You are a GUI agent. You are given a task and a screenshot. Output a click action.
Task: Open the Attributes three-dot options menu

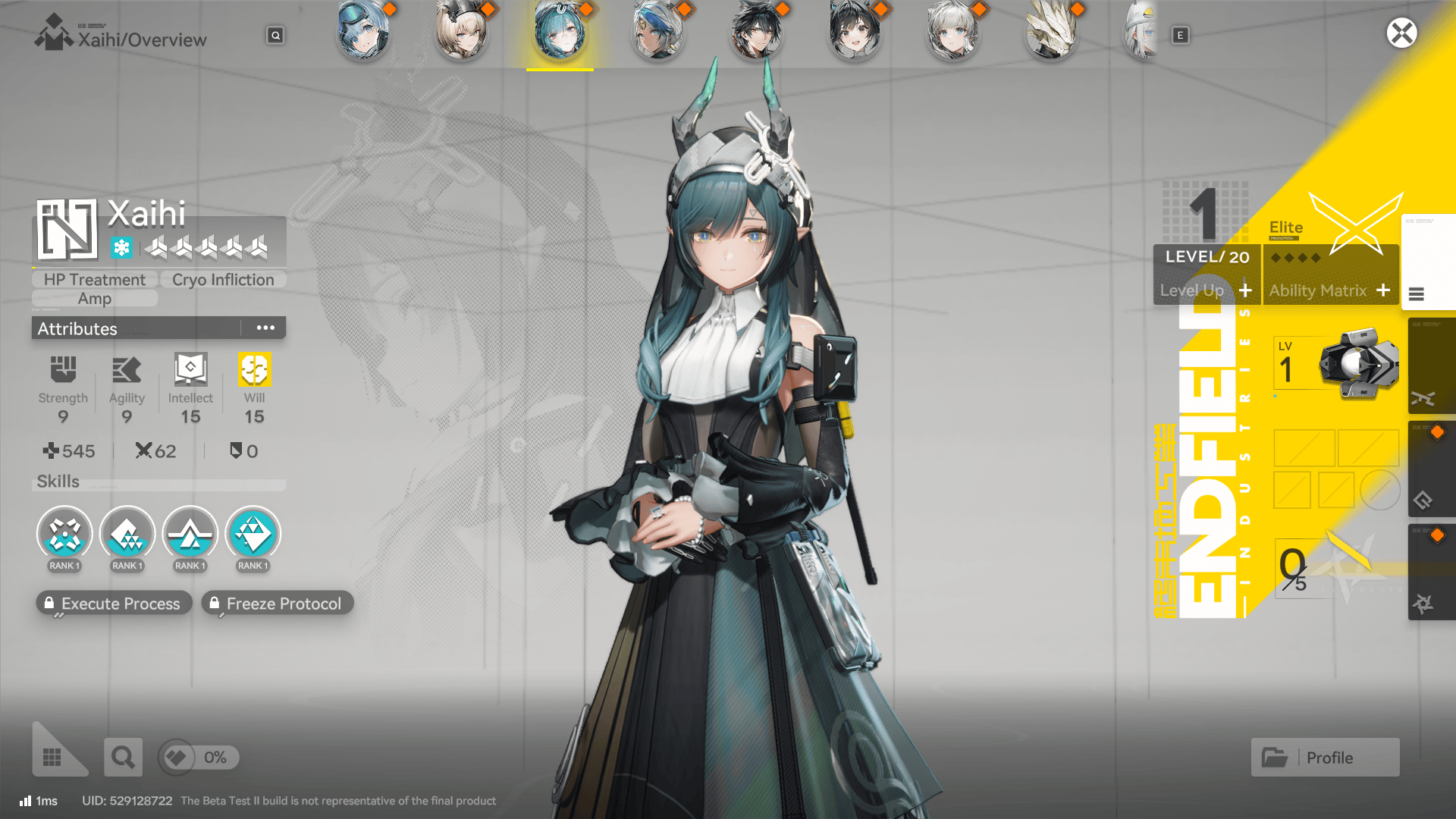pyautogui.click(x=265, y=328)
